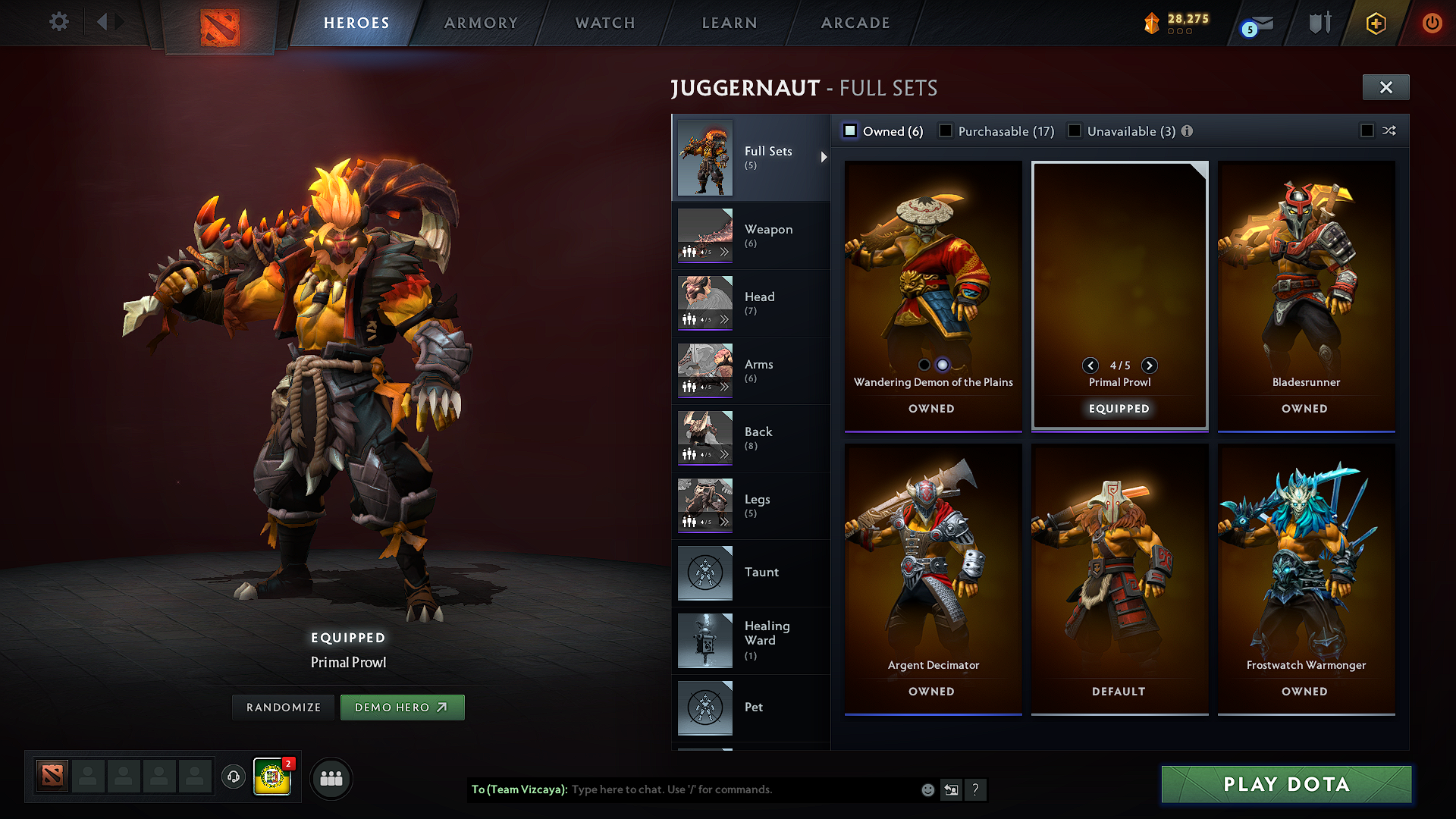Click the right arrow on the Primal Prowl style selector
Viewport: 1456px width, 819px height.
click(1150, 366)
